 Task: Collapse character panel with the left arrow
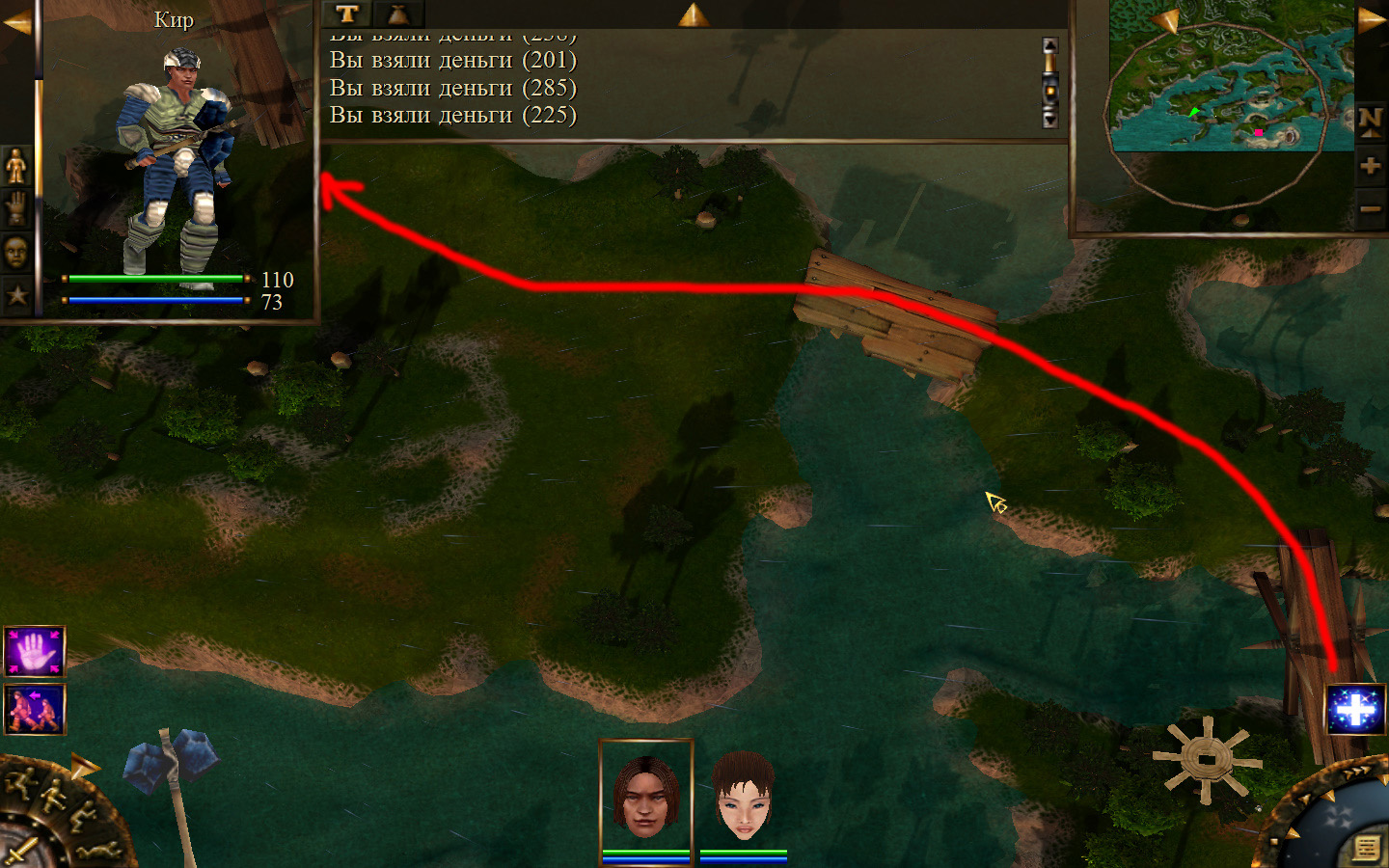(x=16, y=23)
